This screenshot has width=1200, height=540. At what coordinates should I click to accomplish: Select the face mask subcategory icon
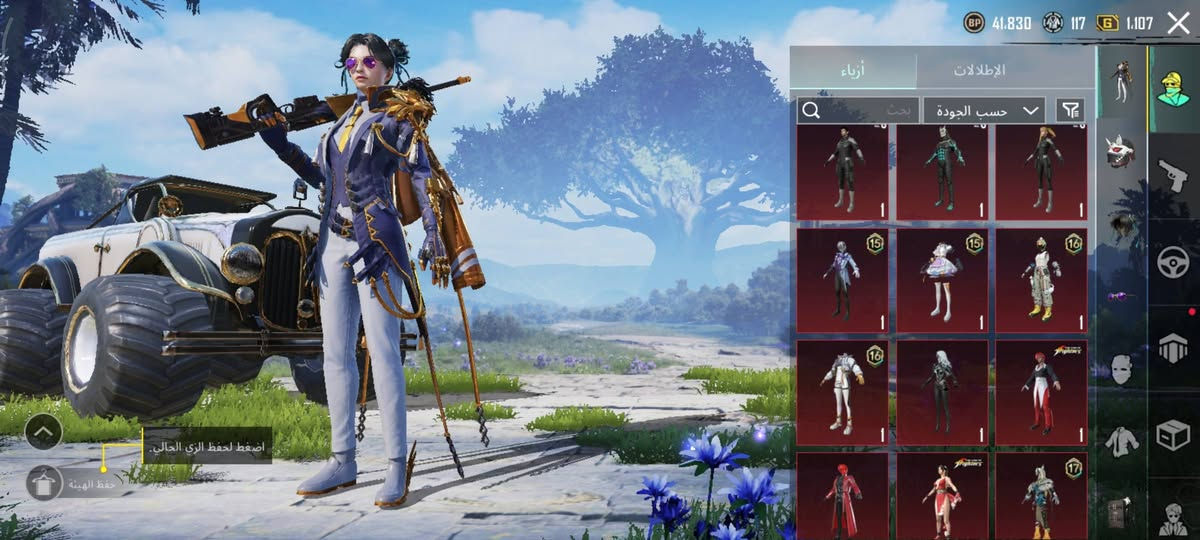pyautogui.click(x=1121, y=368)
